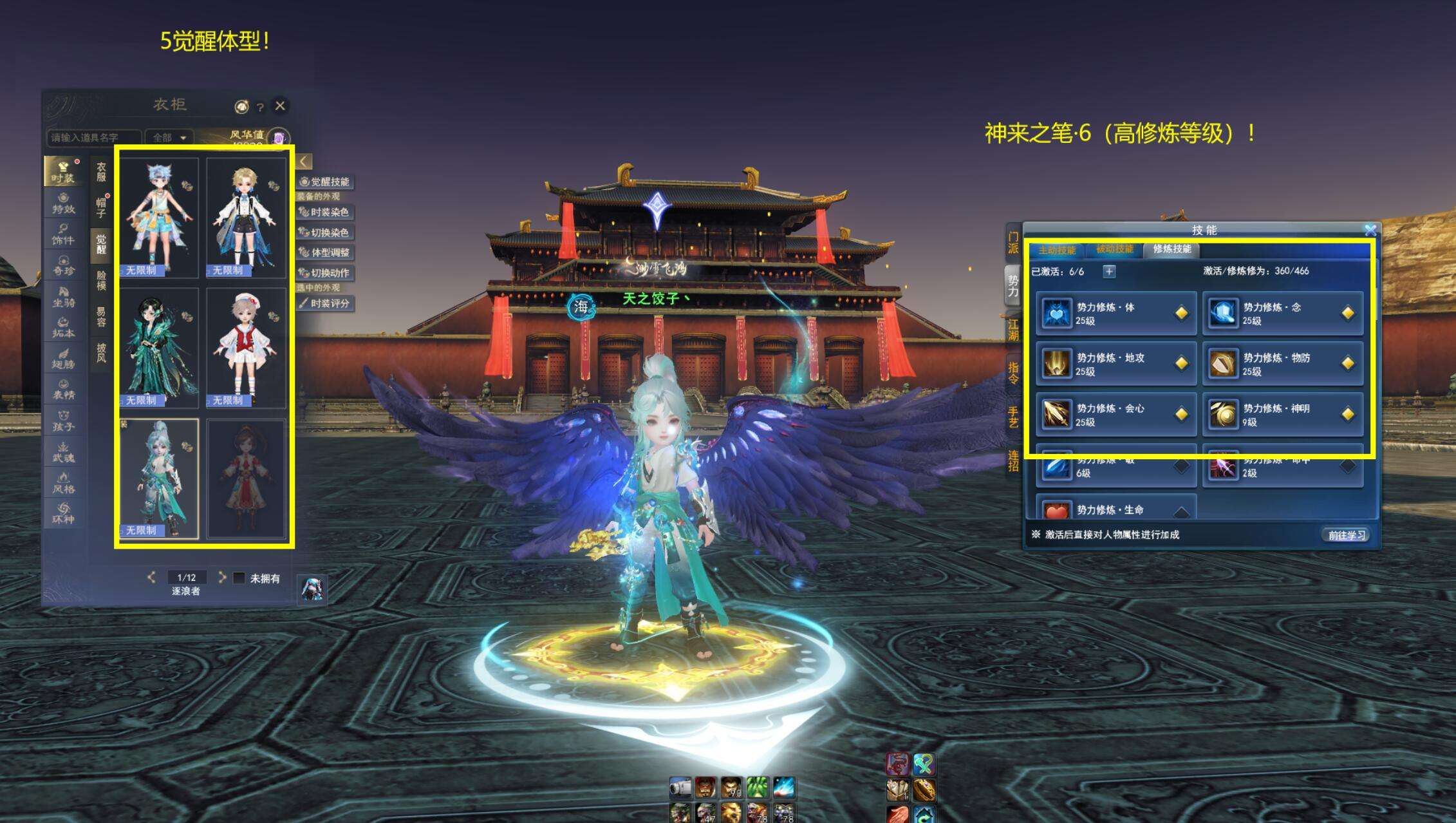This screenshot has width=1456, height=823.
Task: Click the item name search field
Action: coord(93,137)
